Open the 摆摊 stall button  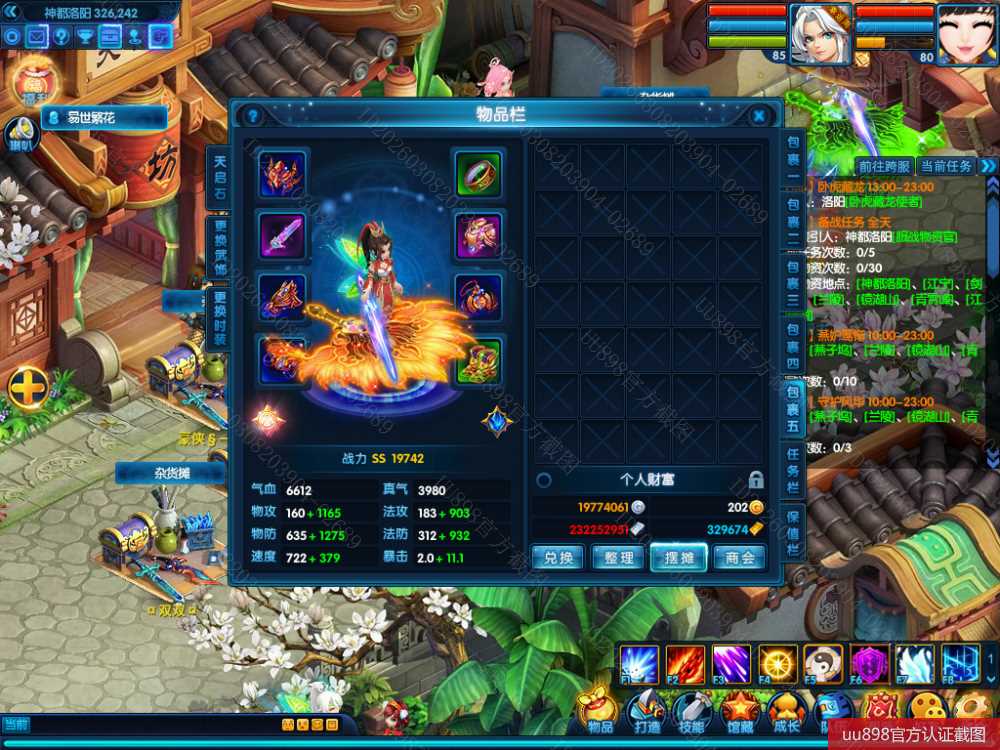[x=679, y=557]
